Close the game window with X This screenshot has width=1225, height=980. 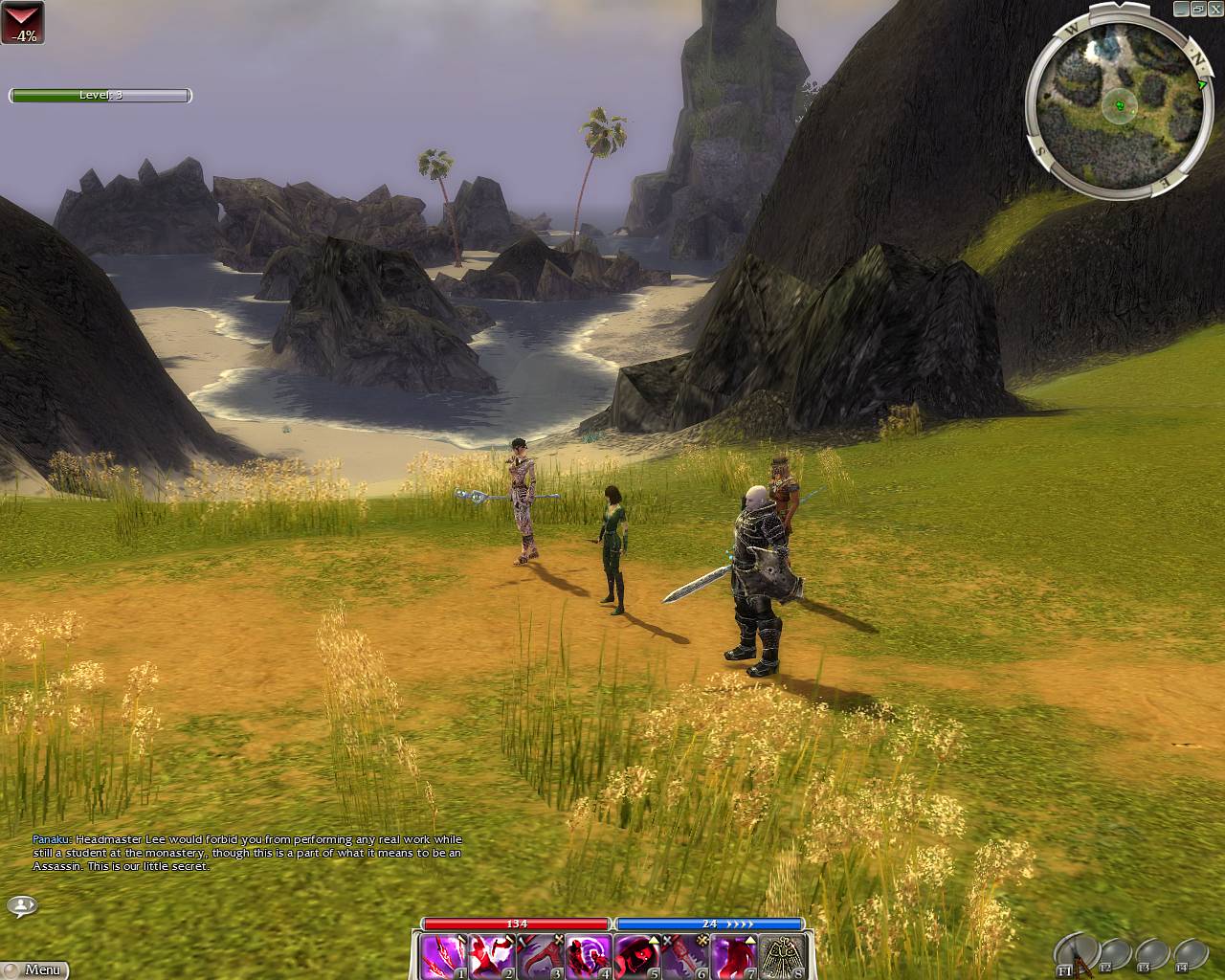pos(1214,9)
